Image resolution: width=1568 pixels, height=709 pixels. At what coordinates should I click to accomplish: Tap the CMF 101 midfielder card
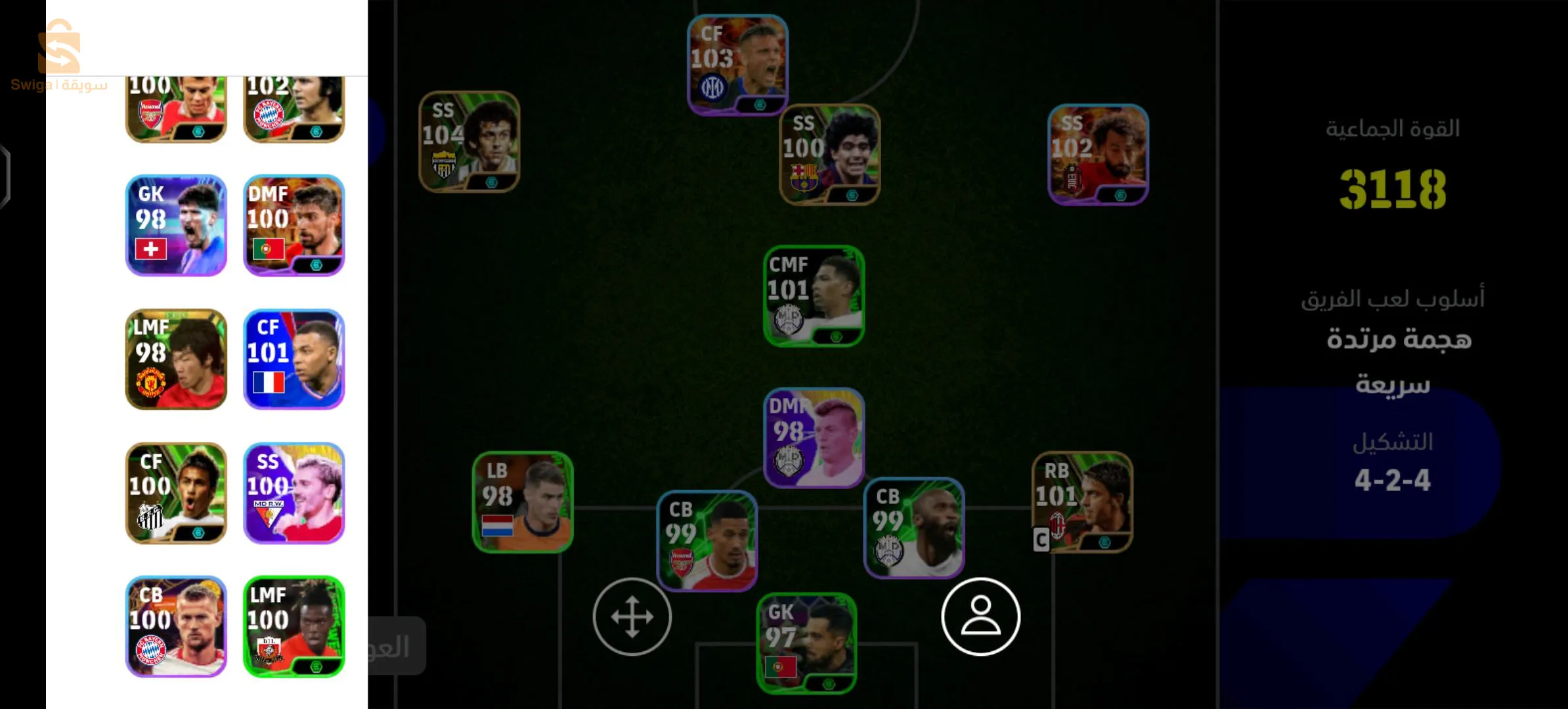click(x=814, y=295)
